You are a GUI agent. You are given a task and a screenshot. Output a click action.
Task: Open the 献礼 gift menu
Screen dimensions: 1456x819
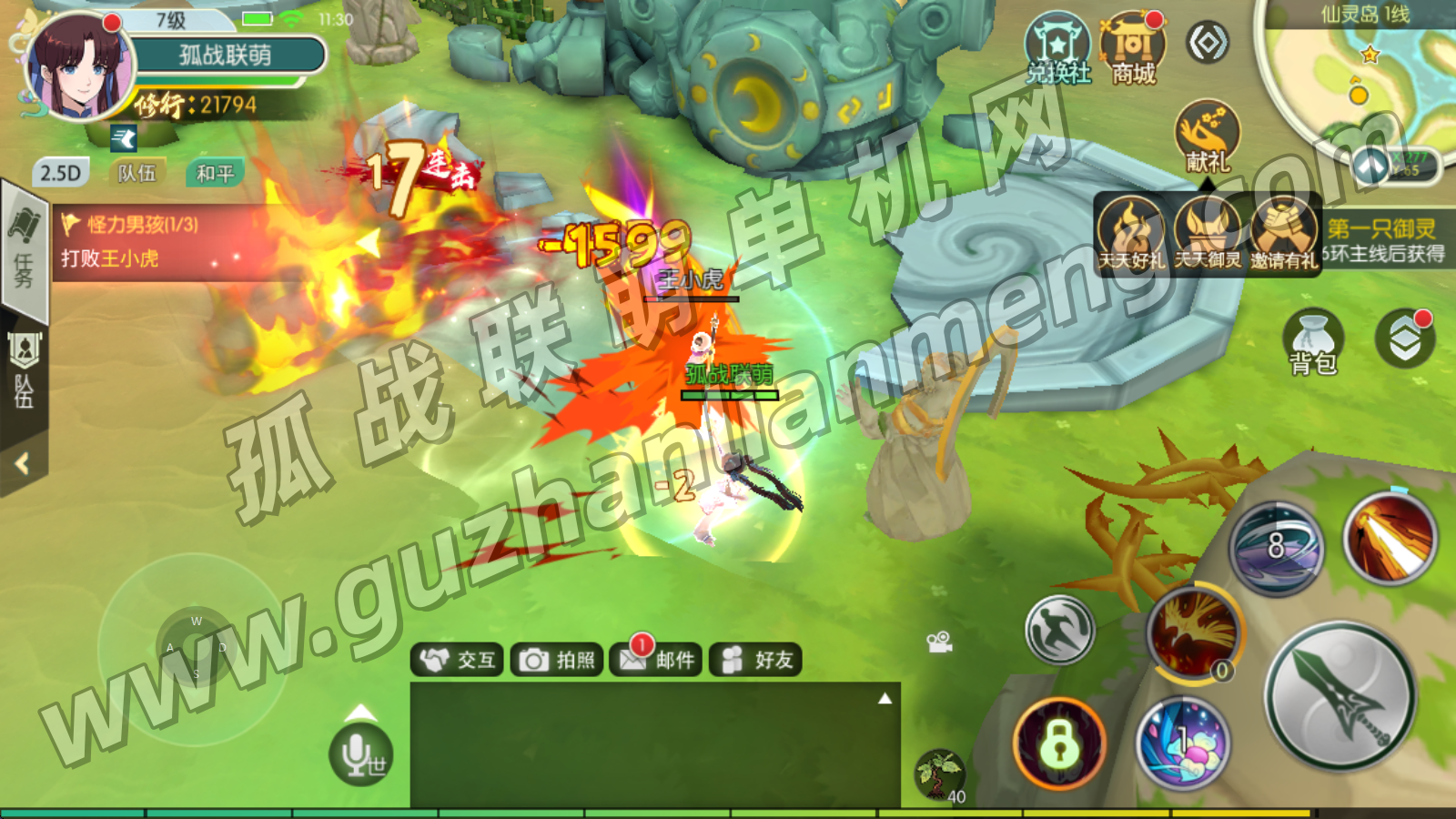click(x=1208, y=136)
